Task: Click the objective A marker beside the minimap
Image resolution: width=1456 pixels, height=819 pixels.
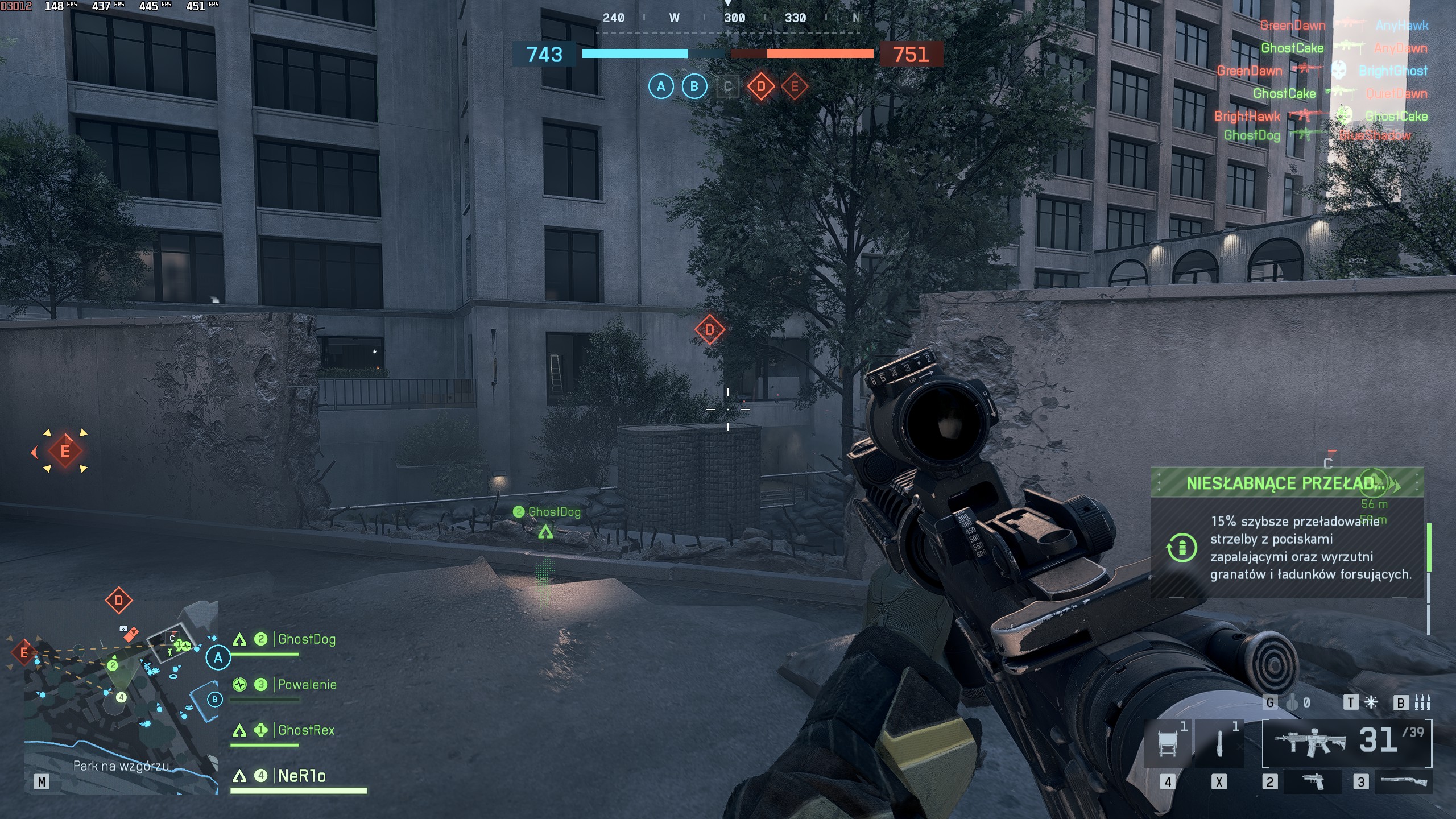Action: [218, 658]
